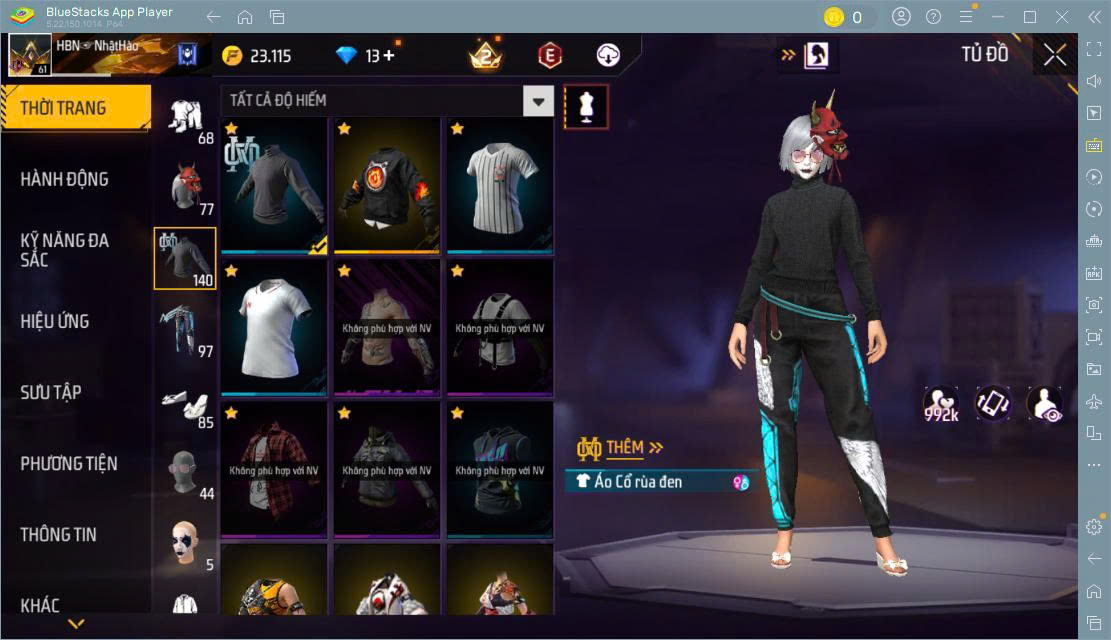The width and height of the screenshot is (1111, 640).
Task: Click the mannequin outfit preset button
Action: 587,107
